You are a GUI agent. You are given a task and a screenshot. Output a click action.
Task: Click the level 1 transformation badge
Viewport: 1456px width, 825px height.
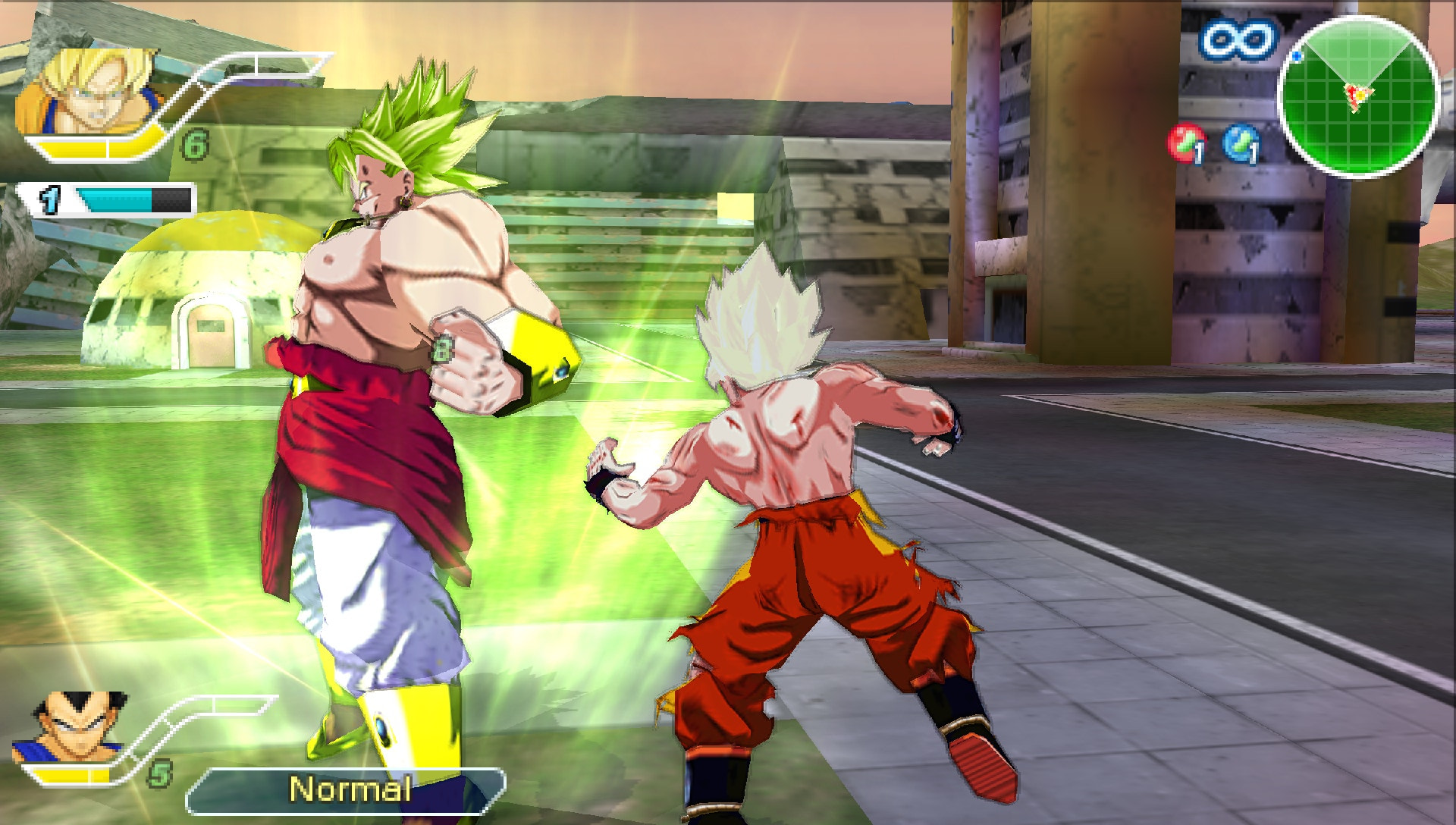(x=49, y=199)
